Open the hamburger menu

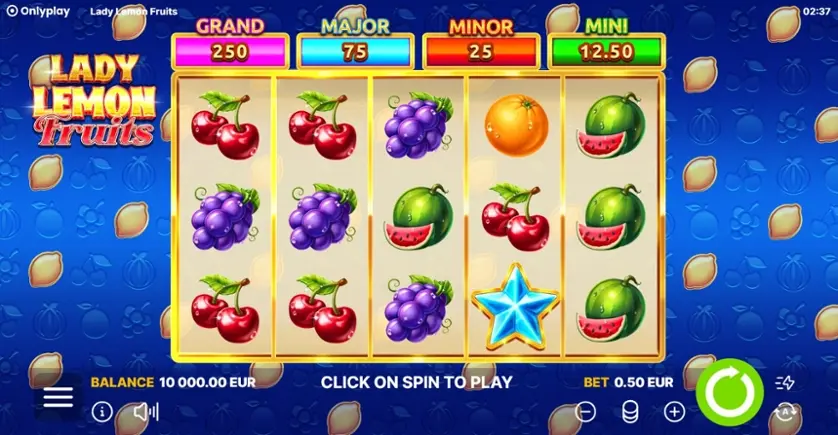58,396
